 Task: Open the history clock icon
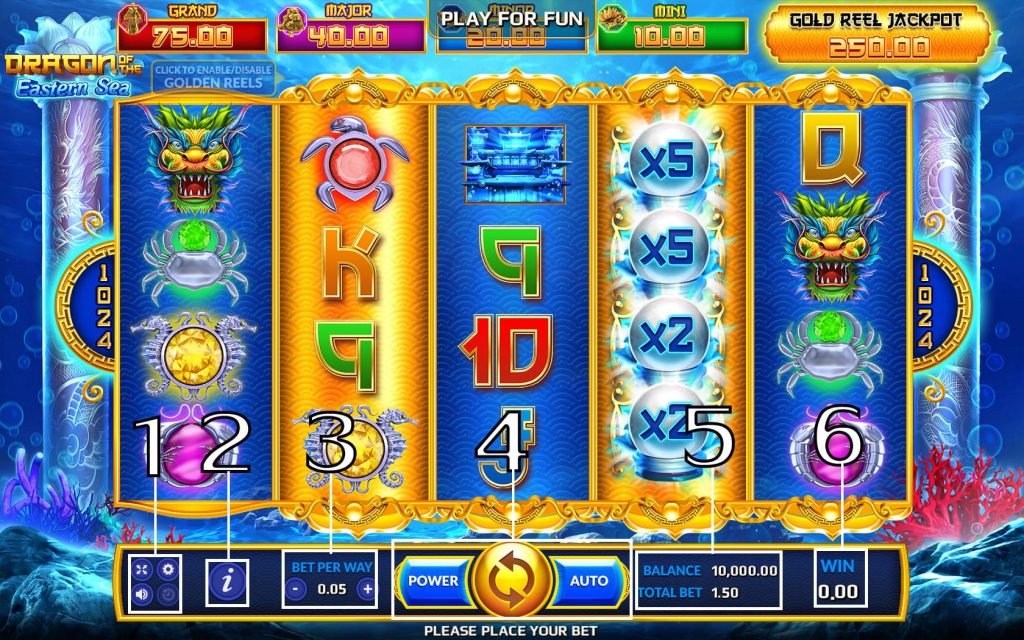[x=168, y=594]
